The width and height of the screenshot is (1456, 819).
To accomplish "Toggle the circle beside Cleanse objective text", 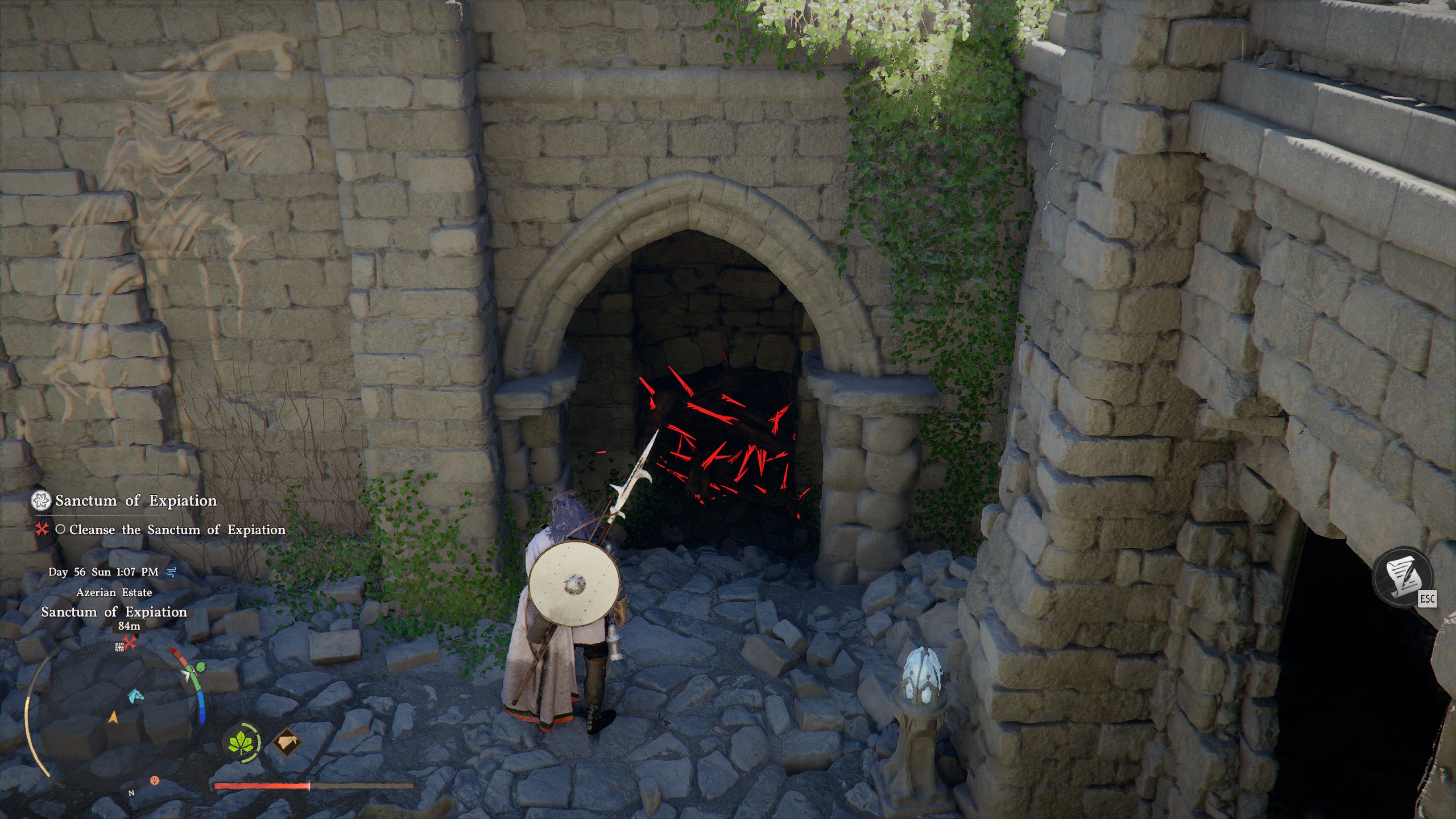I will pyautogui.click(x=62, y=532).
